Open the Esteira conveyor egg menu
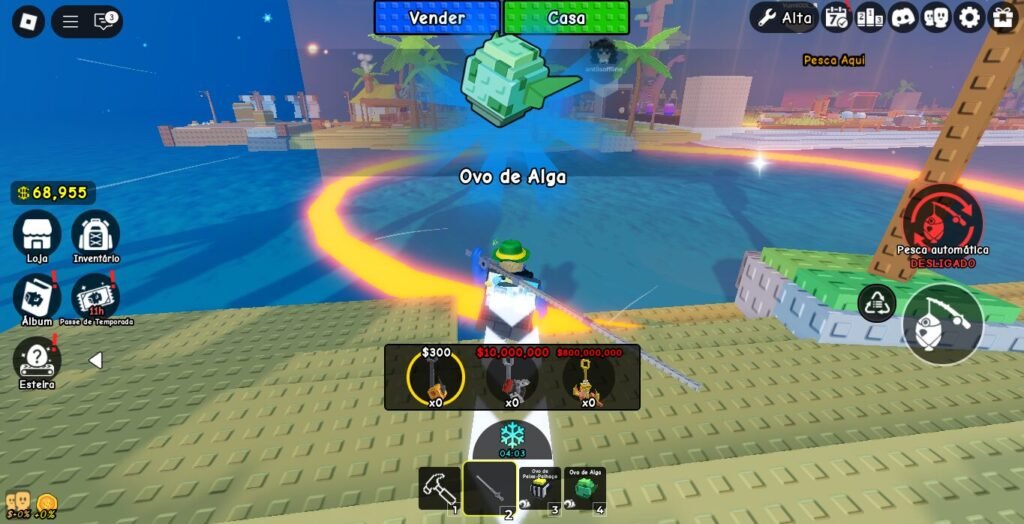This screenshot has width=1024, height=524. [37, 360]
